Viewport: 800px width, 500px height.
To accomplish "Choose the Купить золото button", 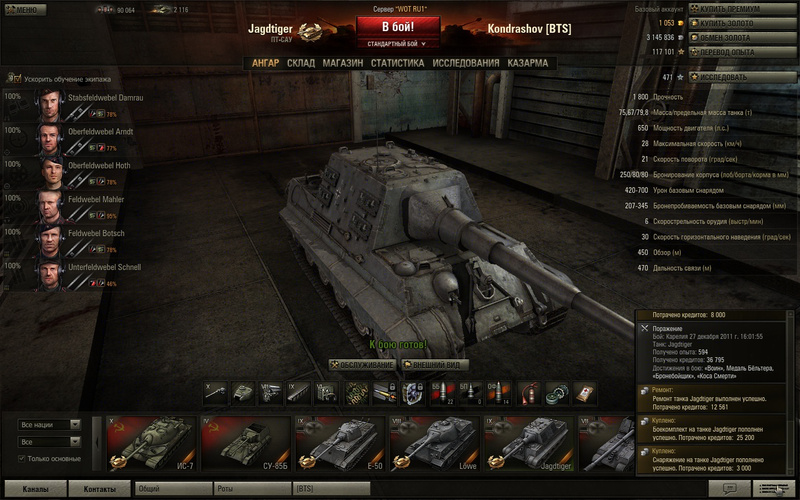I will 737,23.
